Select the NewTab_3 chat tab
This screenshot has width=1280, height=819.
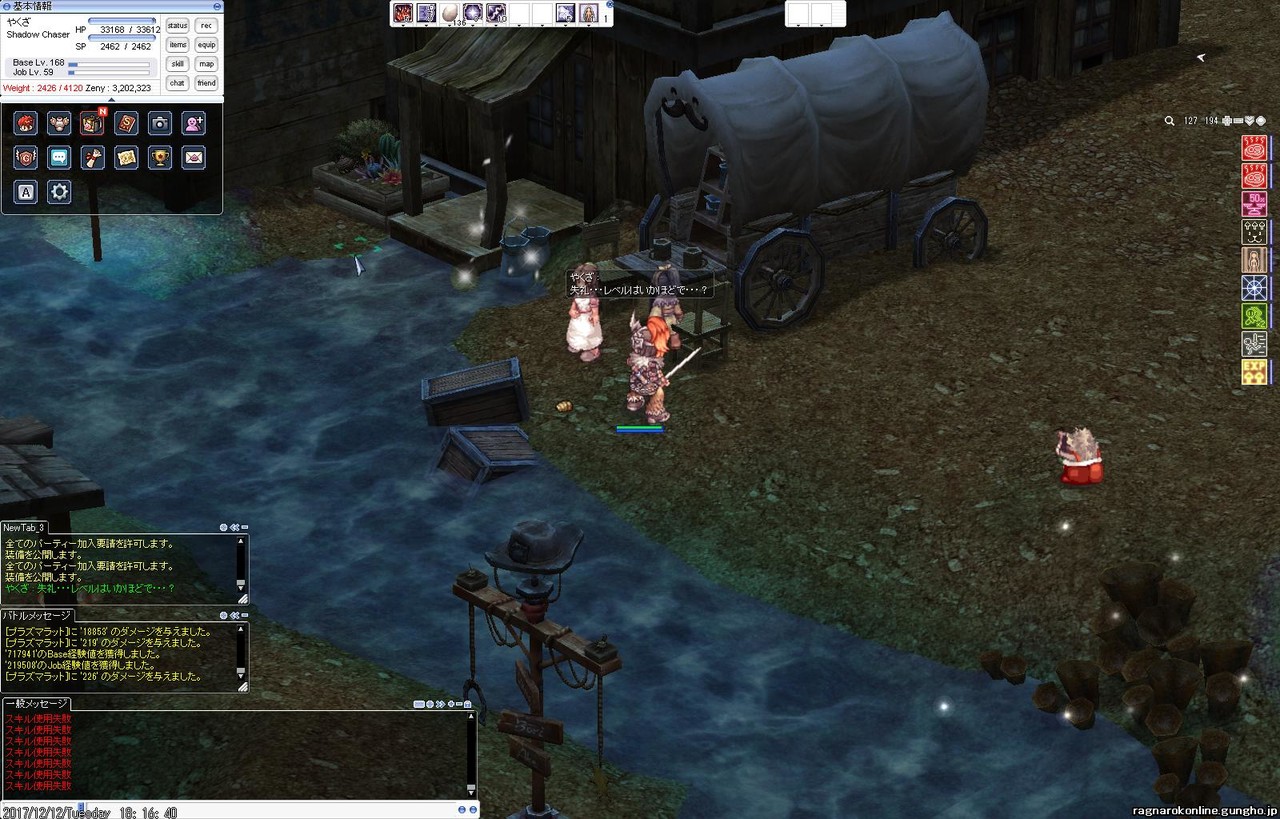24,528
